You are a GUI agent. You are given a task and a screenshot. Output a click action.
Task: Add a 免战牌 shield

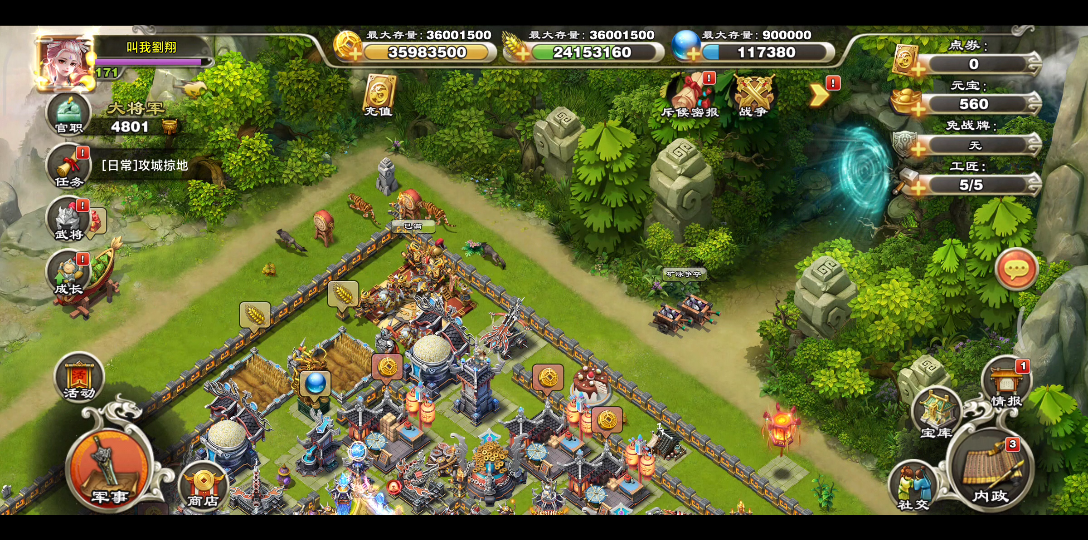pos(909,145)
